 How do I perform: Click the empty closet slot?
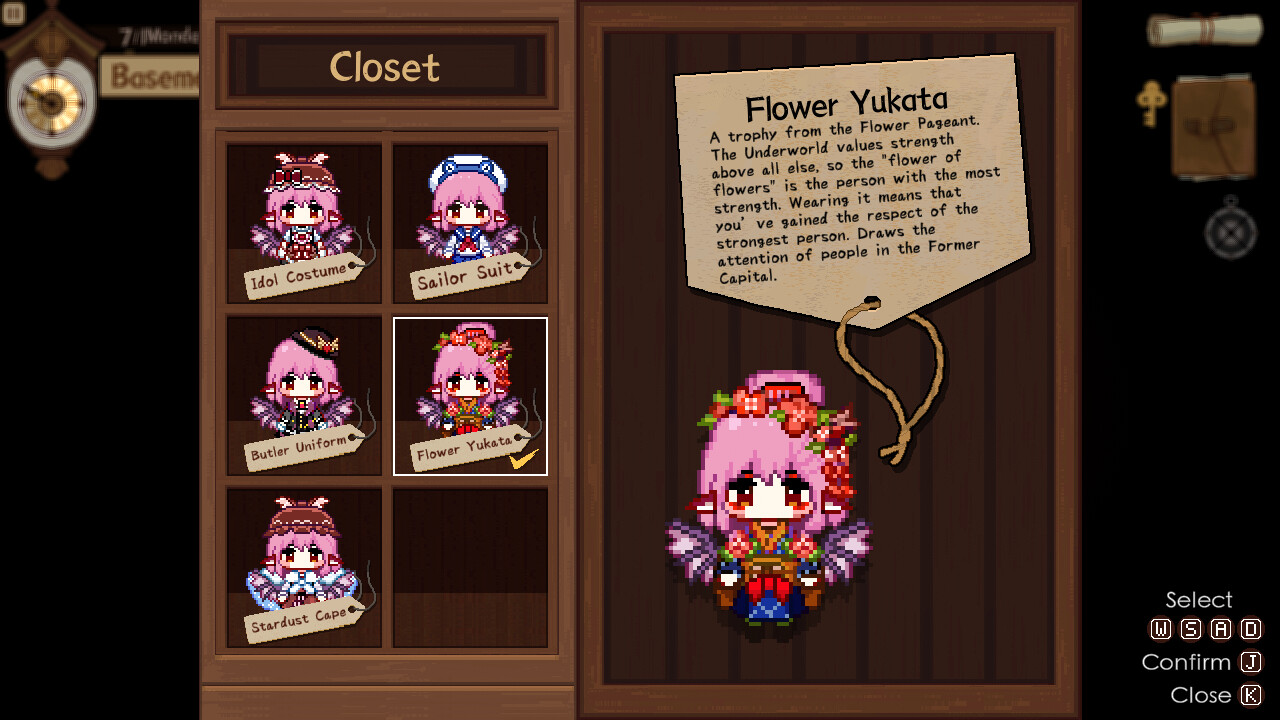[x=470, y=565]
